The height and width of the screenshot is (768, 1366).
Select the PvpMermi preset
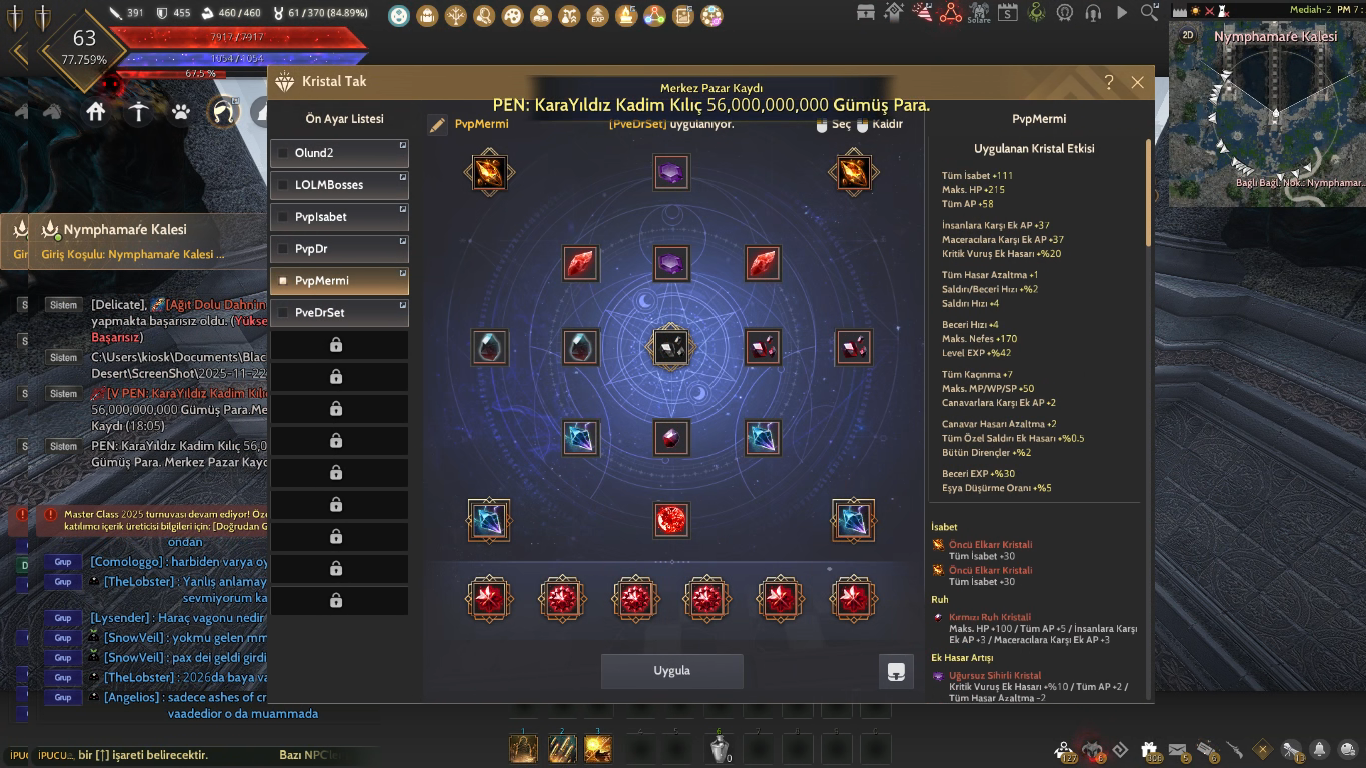pos(339,281)
